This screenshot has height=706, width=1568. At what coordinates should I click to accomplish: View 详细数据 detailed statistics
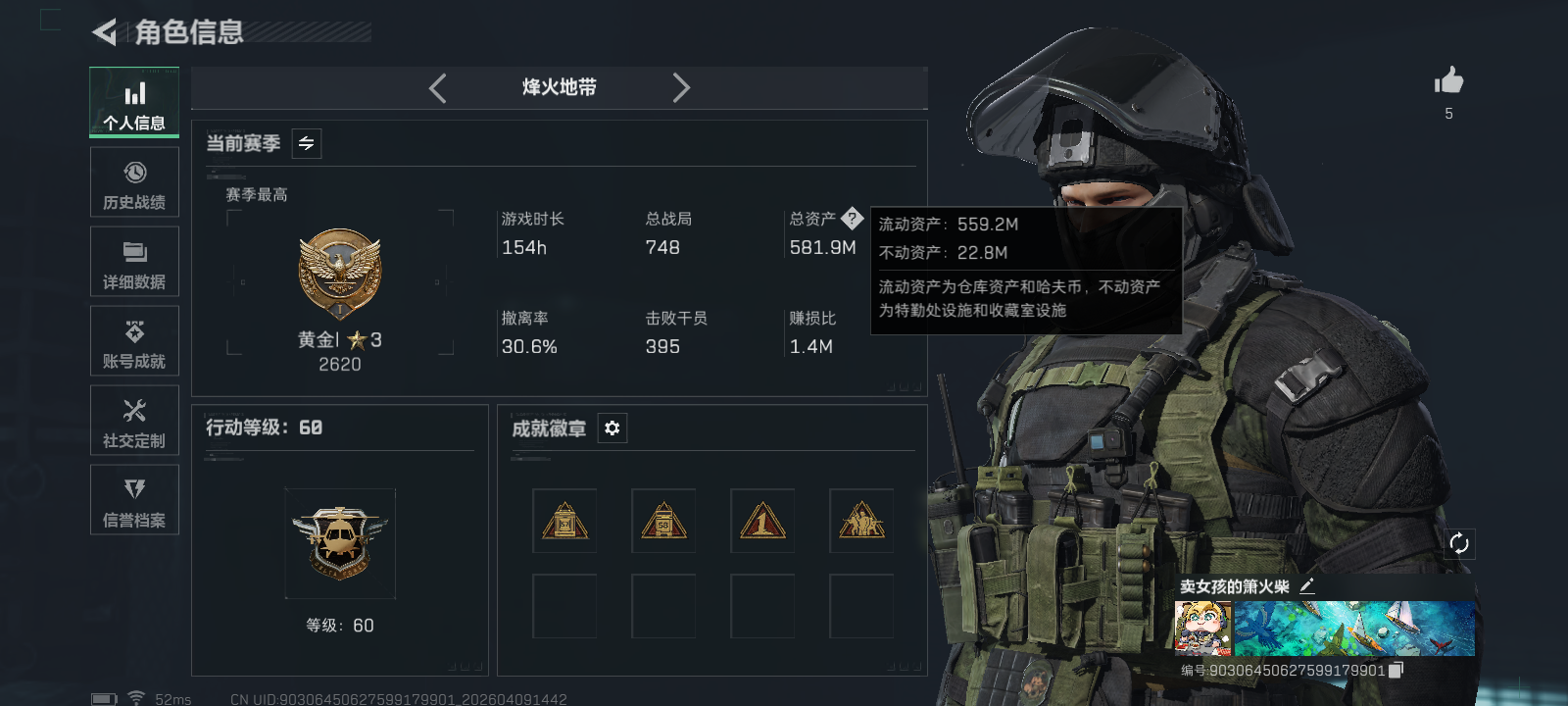pos(134,262)
